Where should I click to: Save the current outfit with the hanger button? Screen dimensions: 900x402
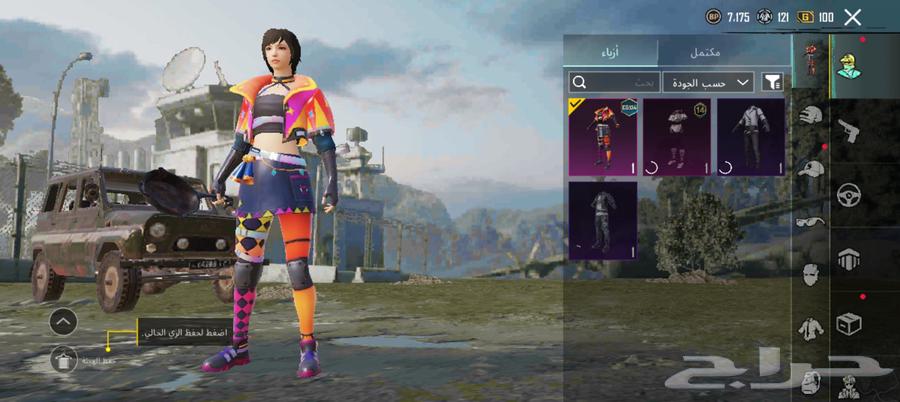(63, 358)
